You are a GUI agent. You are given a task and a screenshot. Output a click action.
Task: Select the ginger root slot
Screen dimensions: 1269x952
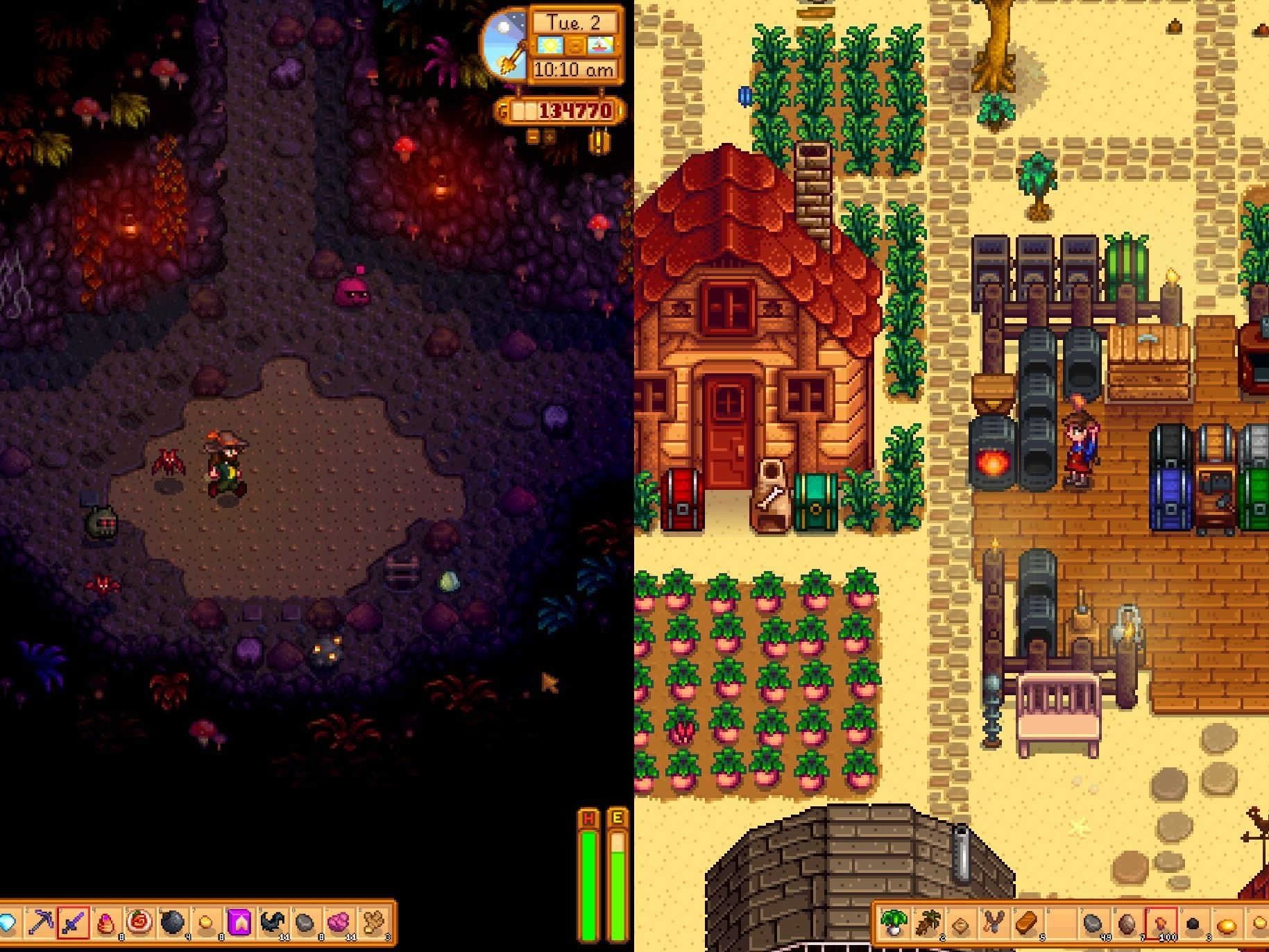(x=373, y=923)
